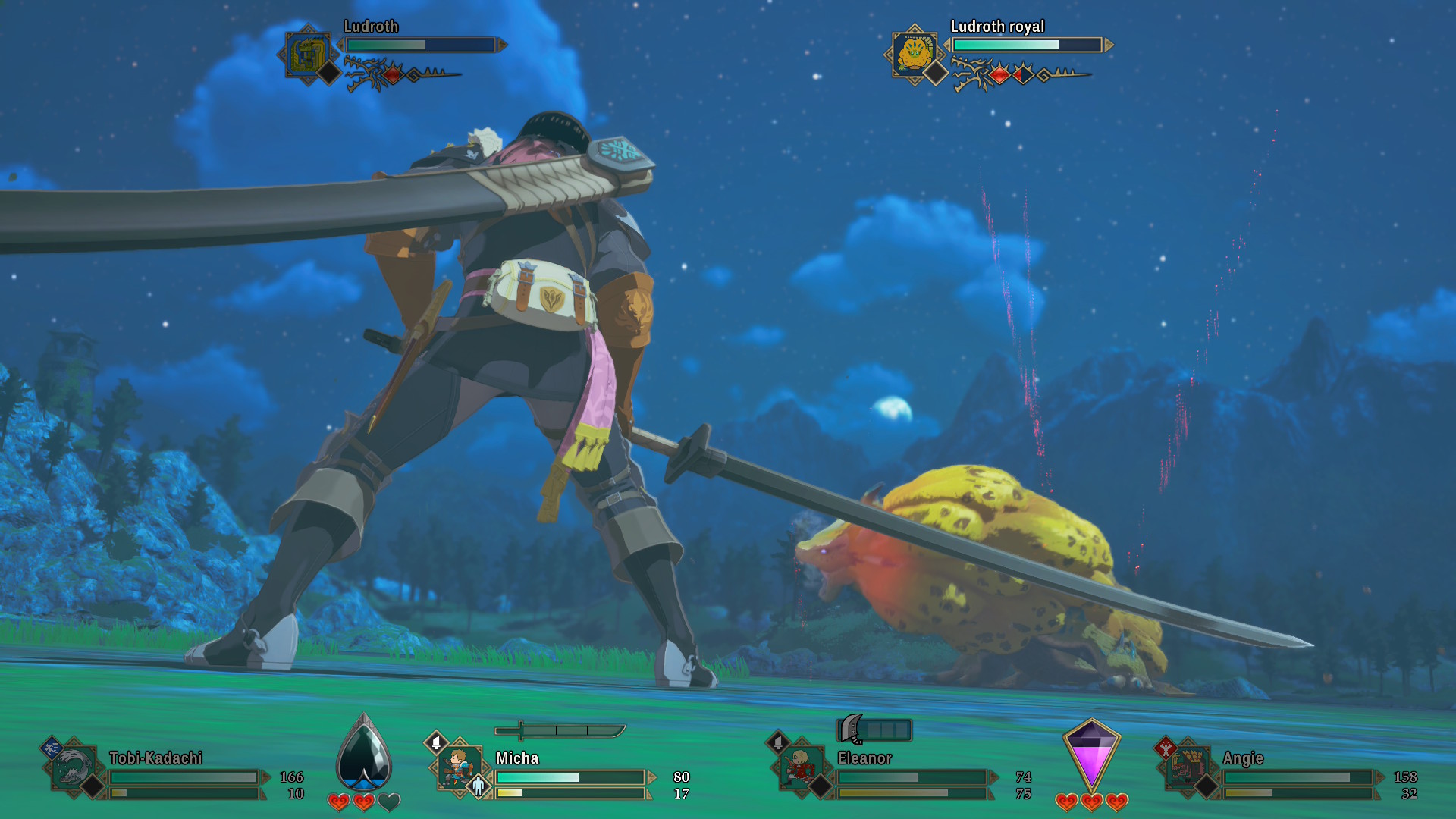Choose Micha's character portrait
The image size is (1456, 819).
[x=459, y=767]
